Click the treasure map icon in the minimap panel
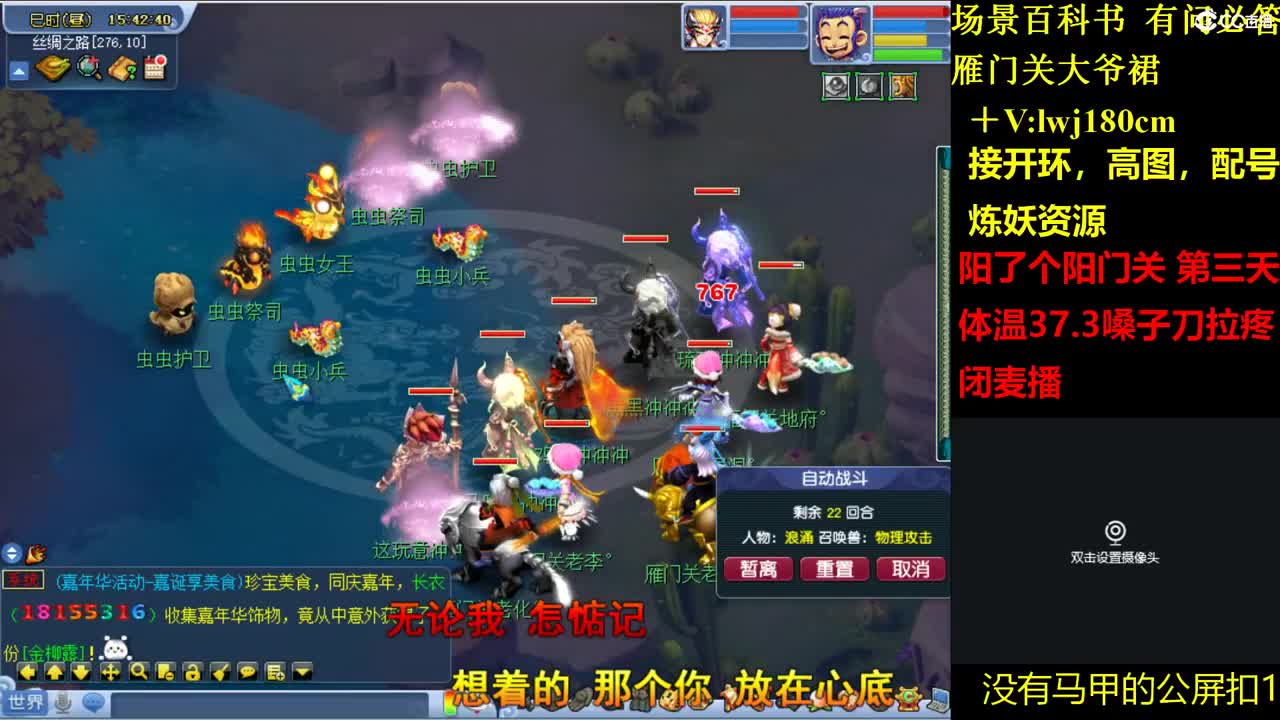This screenshot has height=720, width=1280. pos(52,66)
